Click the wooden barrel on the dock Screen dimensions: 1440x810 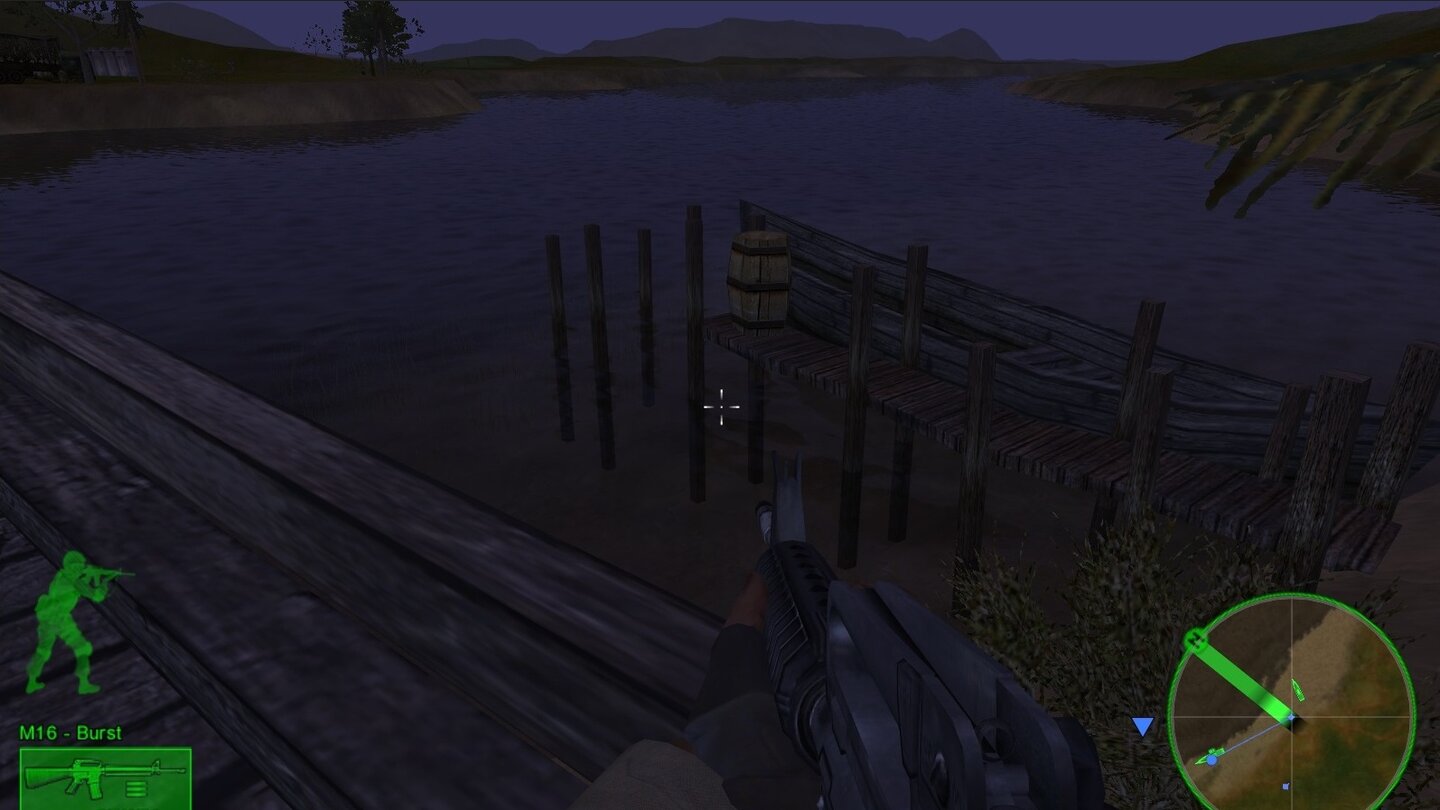tap(756, 280)
